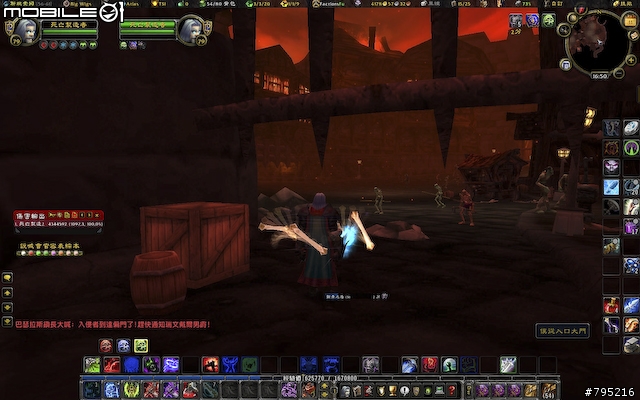Image resolution: width=640 pixels, height=400 pixels.
Task: Open the damage meter window header
Action: pos(58,215)
